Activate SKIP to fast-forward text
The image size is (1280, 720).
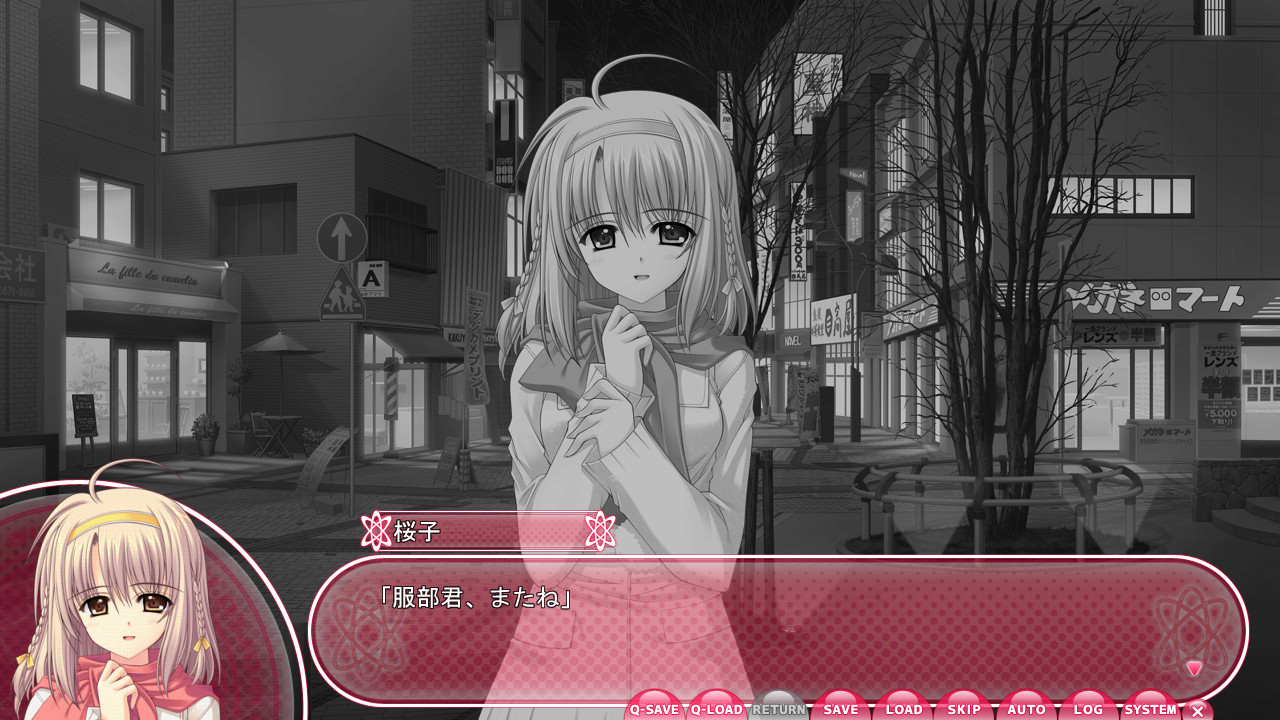coord(965,708)
